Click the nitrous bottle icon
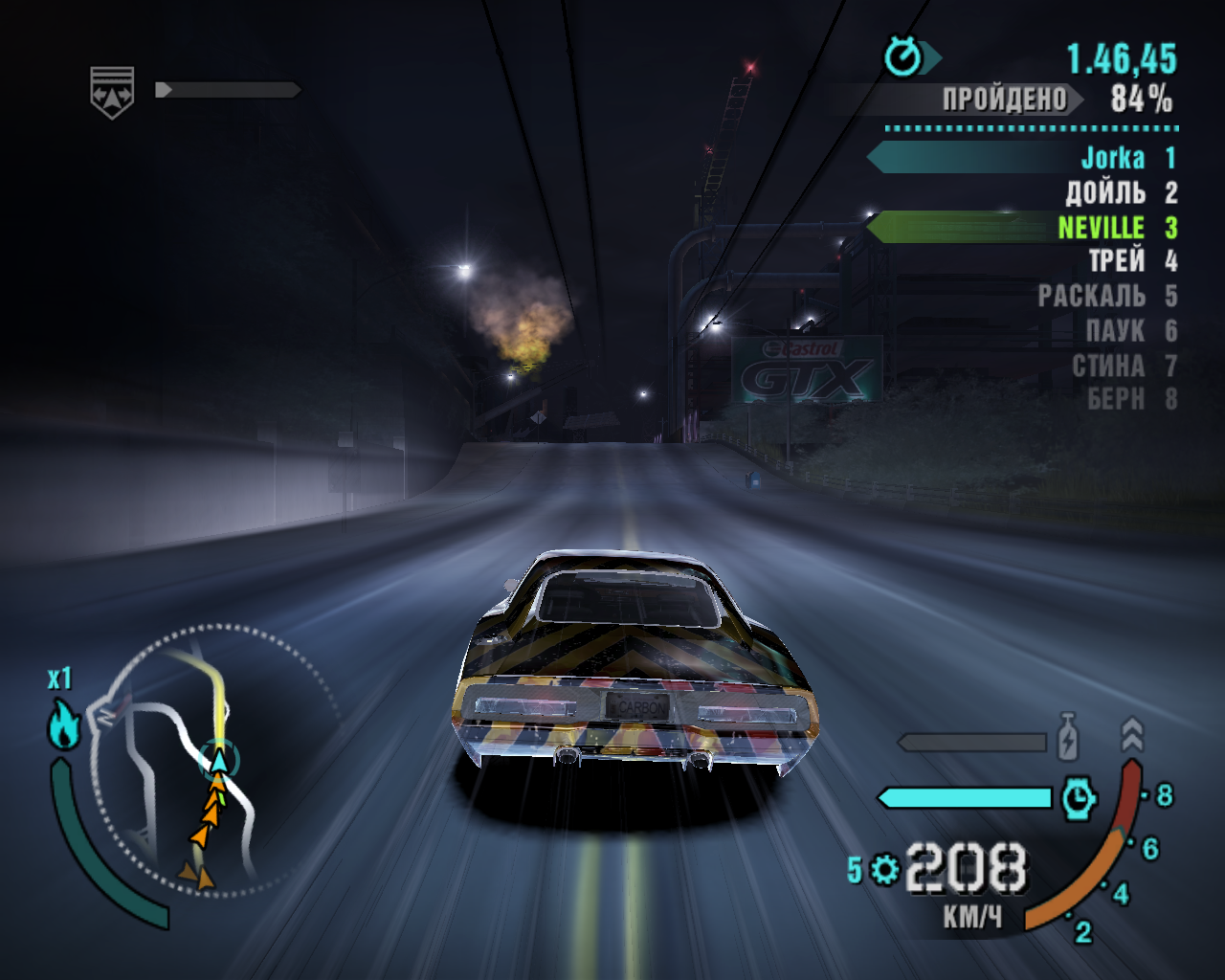This screenshot has width=1225, height=980. coord(1068,737)
